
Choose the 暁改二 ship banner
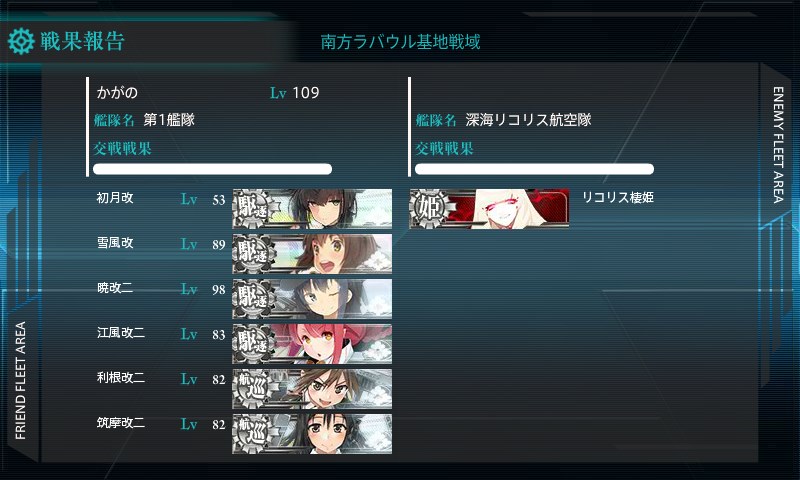[312, 299]
